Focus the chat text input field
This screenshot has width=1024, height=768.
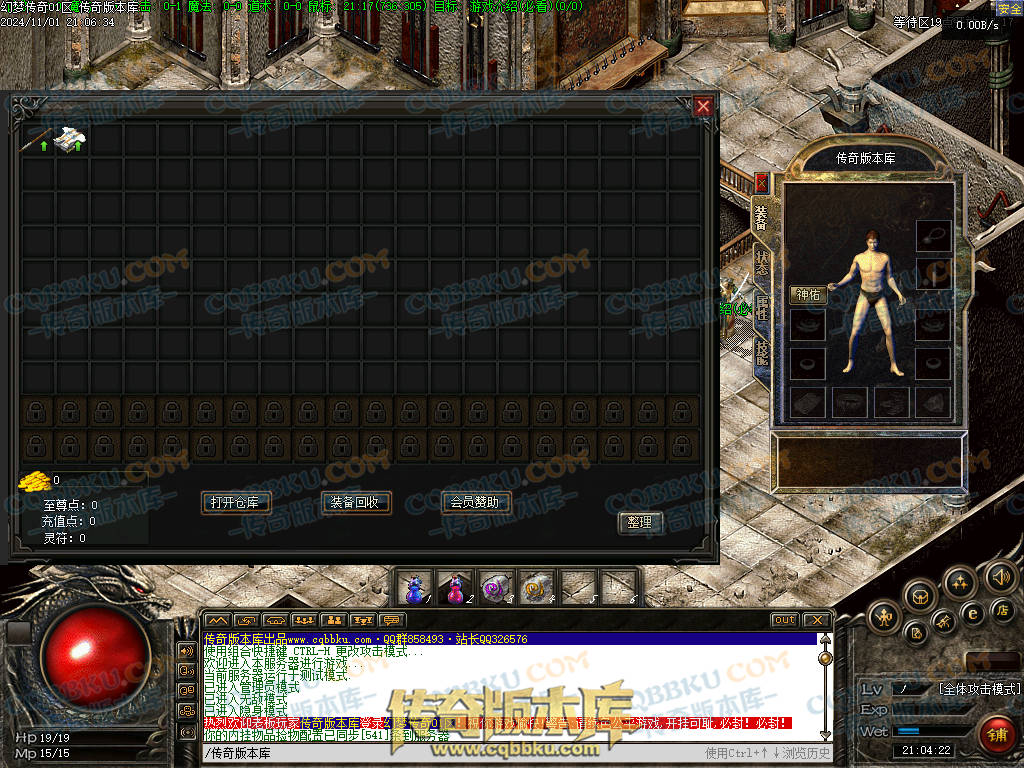[450, 753]
